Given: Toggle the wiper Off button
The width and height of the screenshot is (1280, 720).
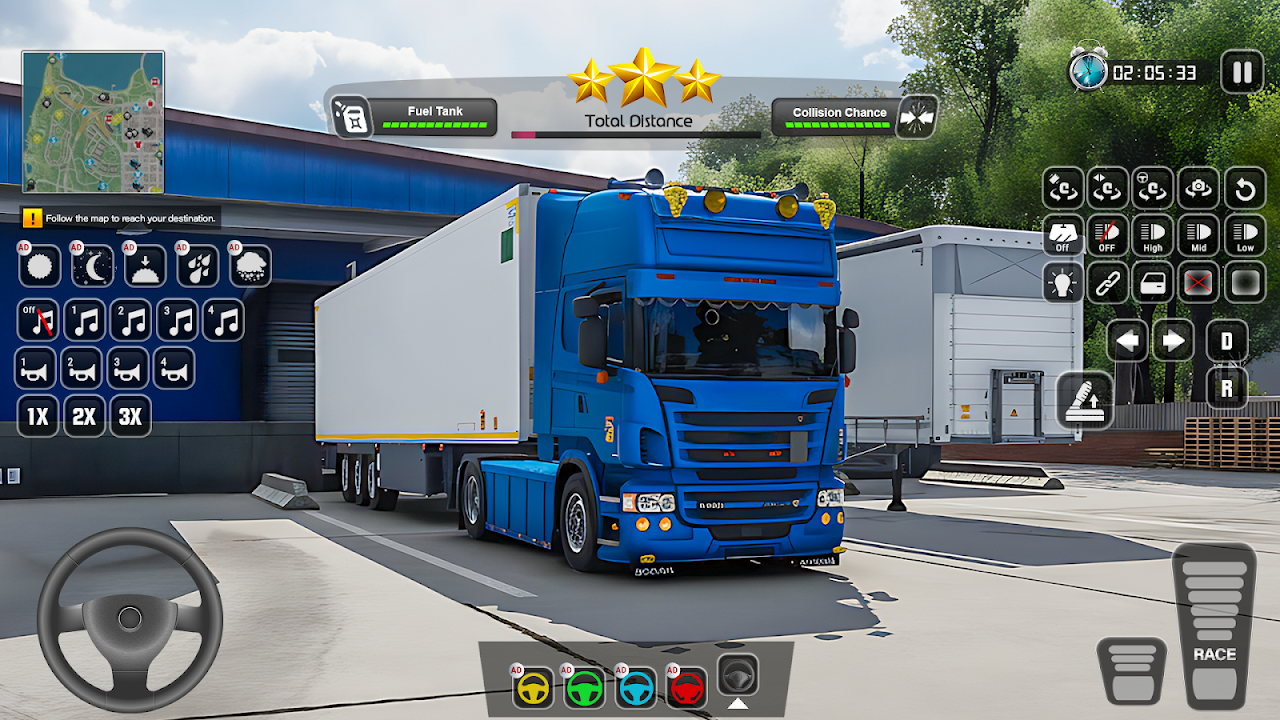Looking at the screenshot, I should click(x=1063, y=235).
